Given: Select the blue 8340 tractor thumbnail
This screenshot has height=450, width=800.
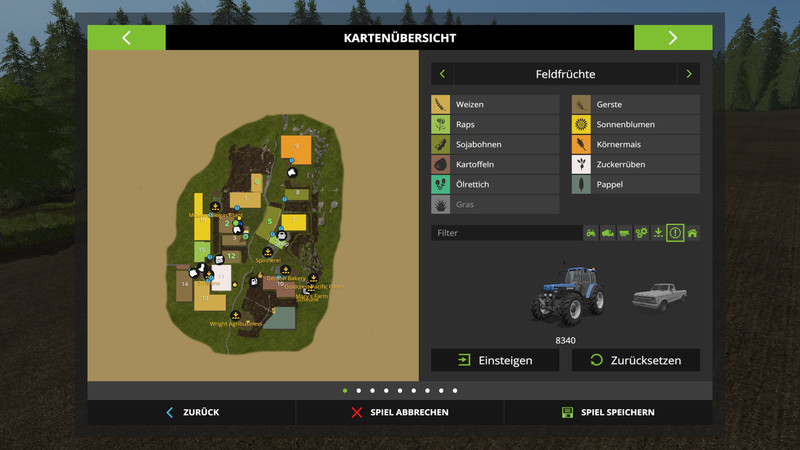Looking at the screenshot, I should [565, 295].
